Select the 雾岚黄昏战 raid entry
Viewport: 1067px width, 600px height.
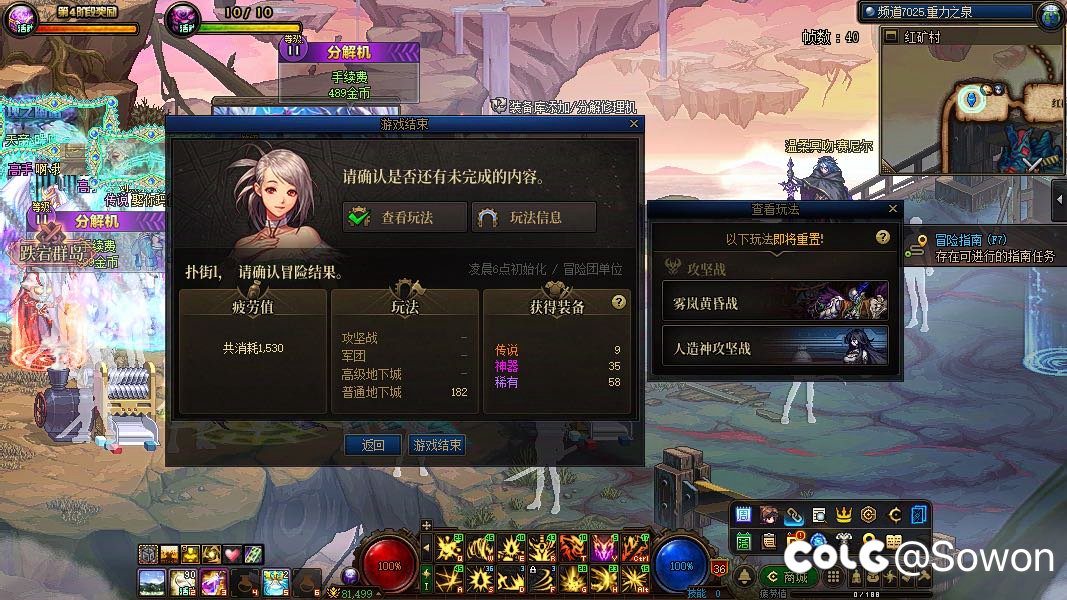coord(775,302)
